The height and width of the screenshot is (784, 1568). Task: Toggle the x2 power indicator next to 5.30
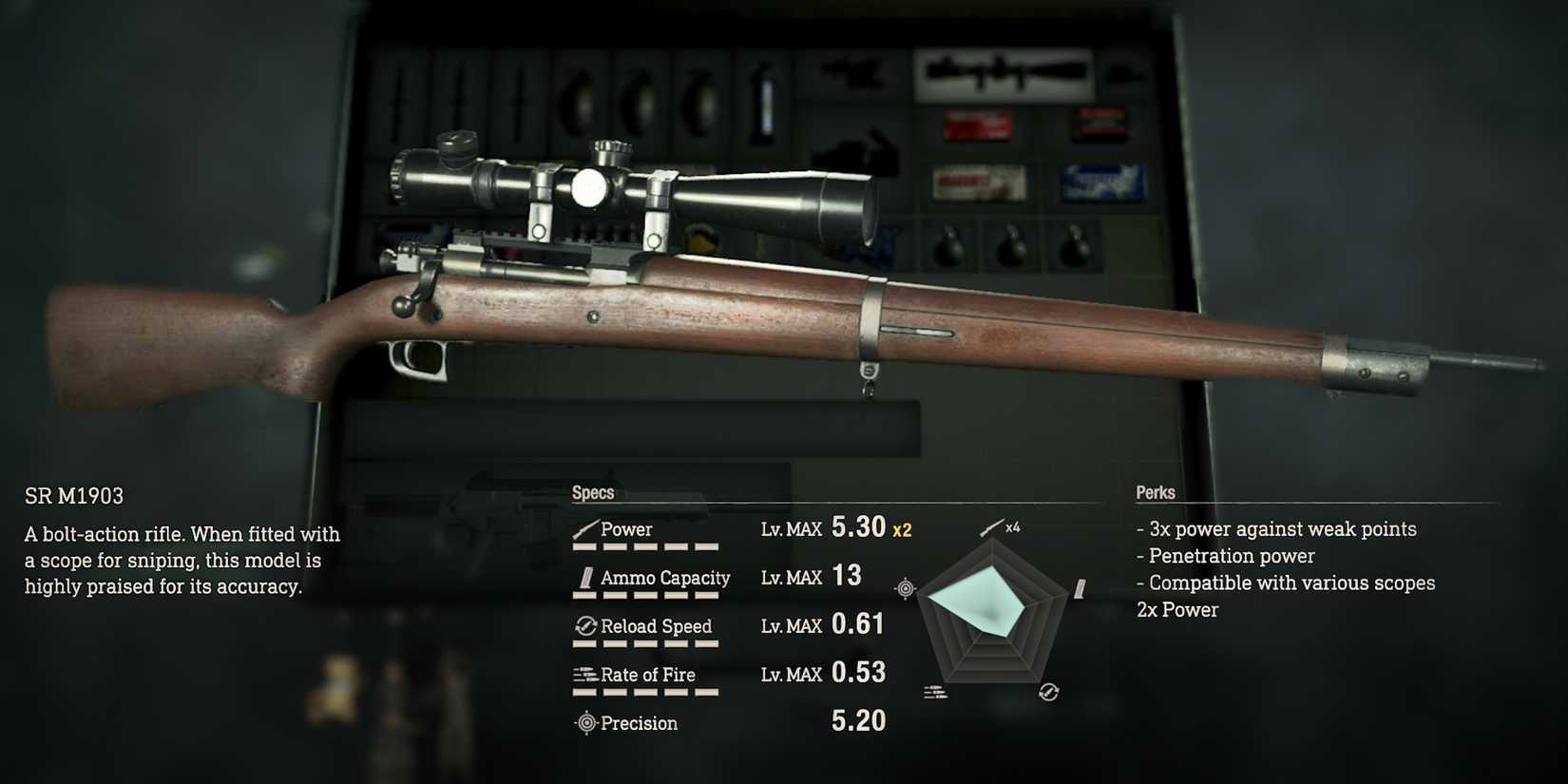pos(901,531)
